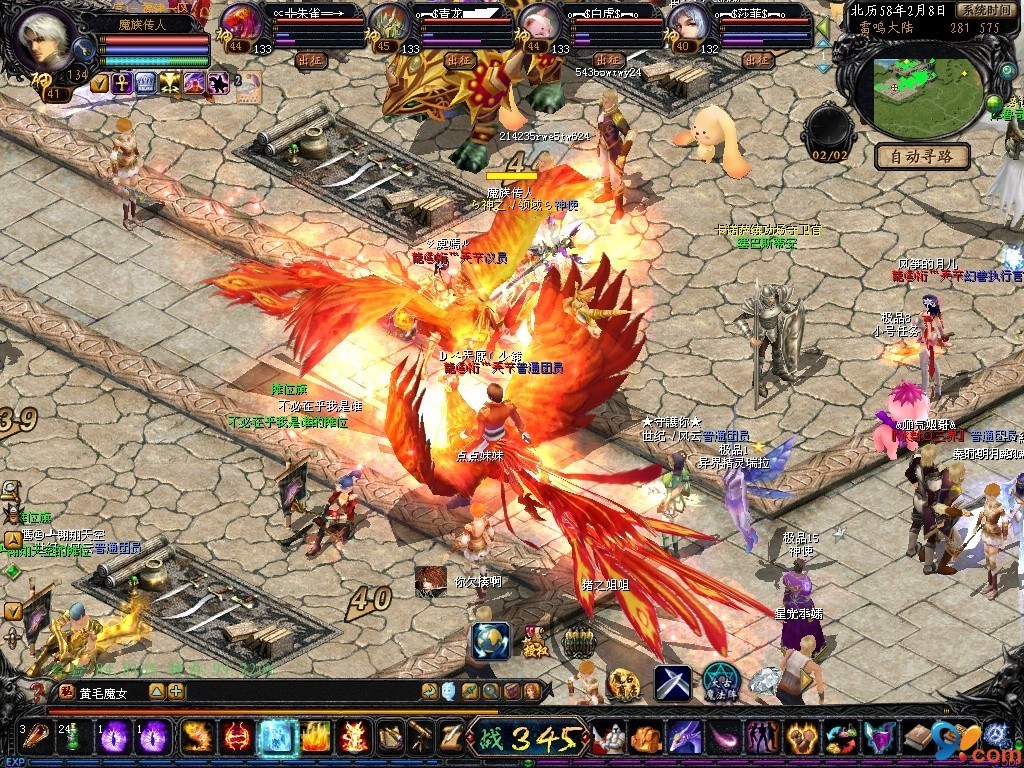Click the blue globe icon above the chat bar
Viewport: 1024px width, 768px height.
[x=490, y=641]
